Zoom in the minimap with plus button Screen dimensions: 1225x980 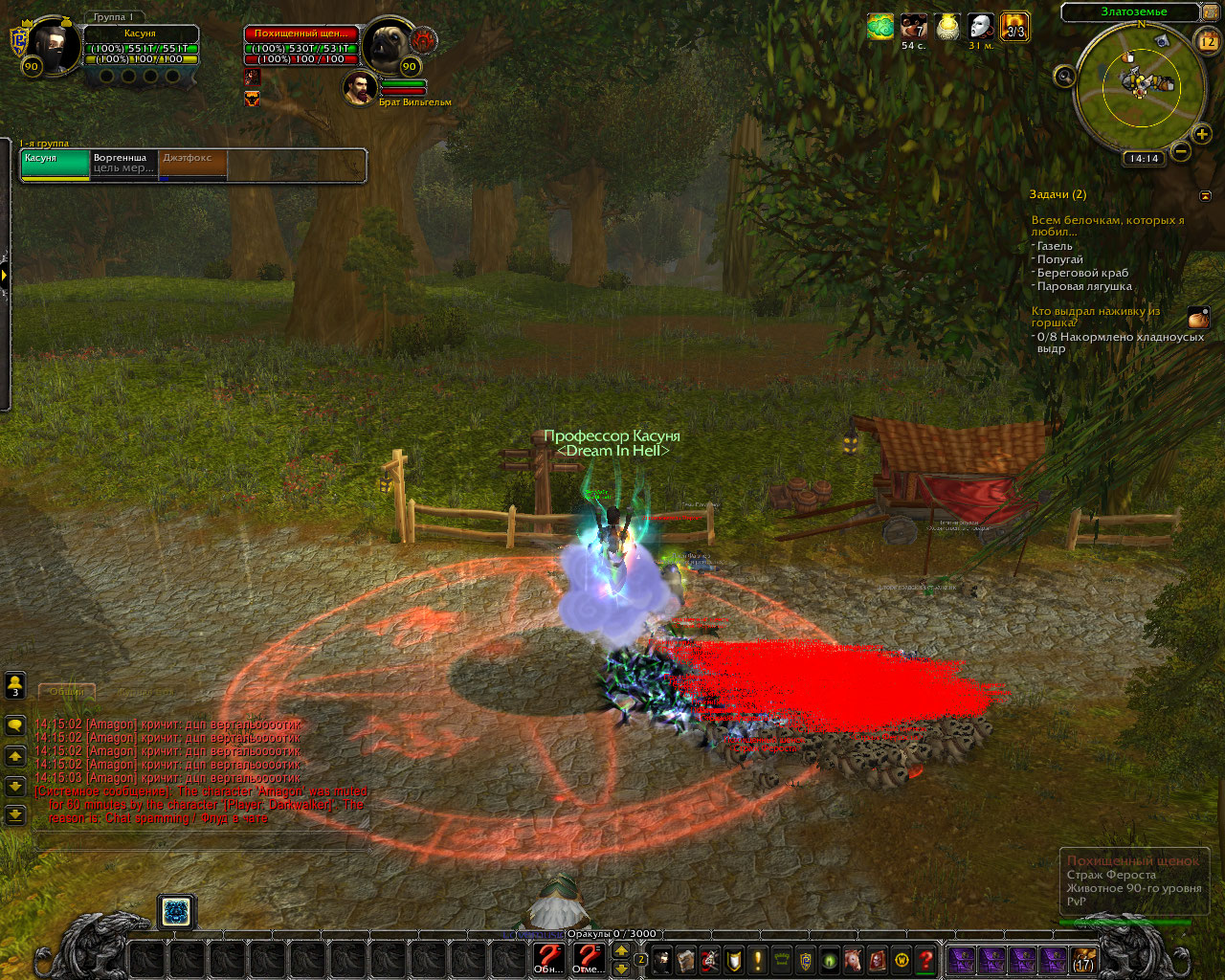click(1201, 135)
